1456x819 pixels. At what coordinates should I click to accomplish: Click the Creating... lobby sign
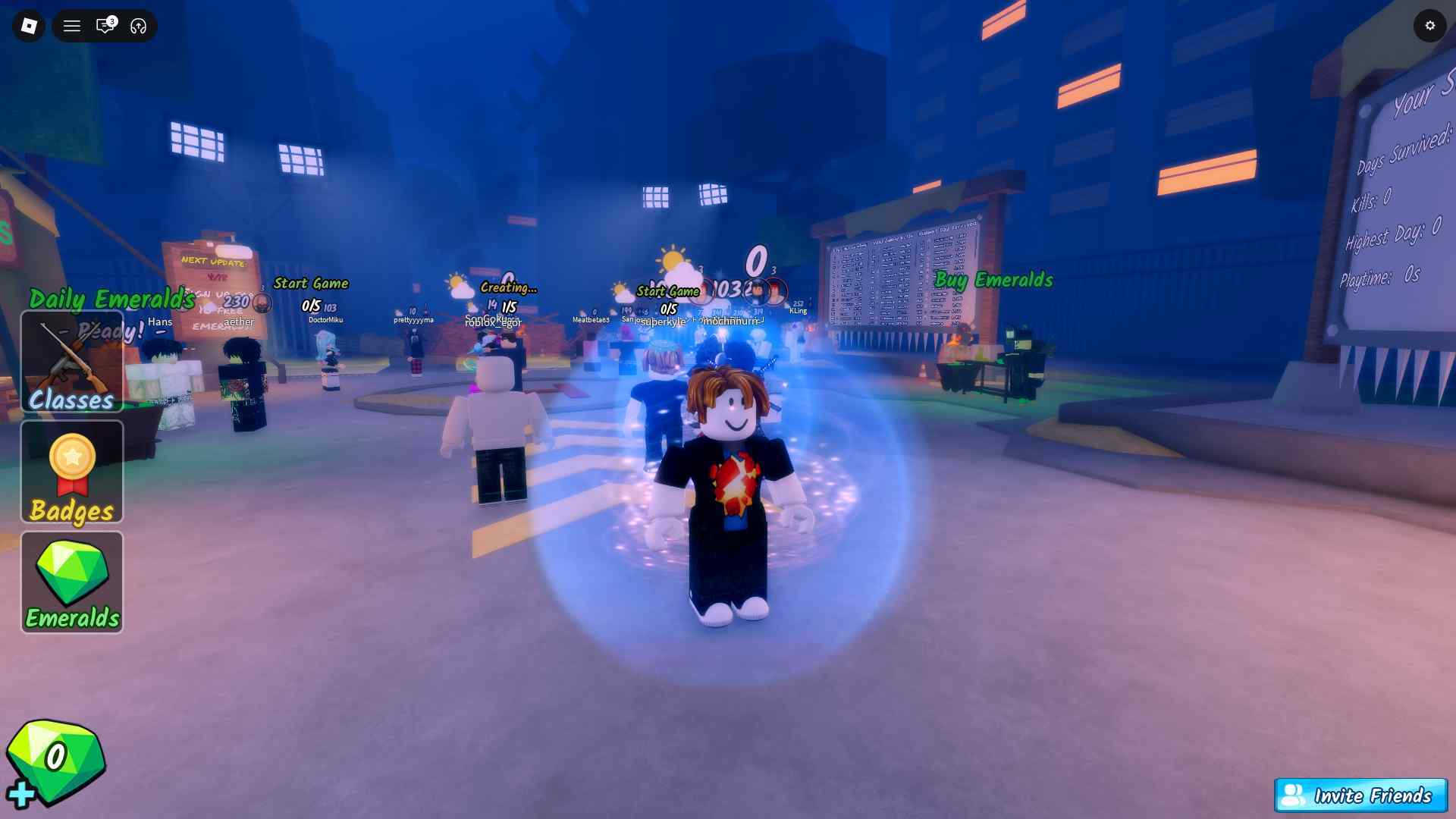(x=509, y=287)
